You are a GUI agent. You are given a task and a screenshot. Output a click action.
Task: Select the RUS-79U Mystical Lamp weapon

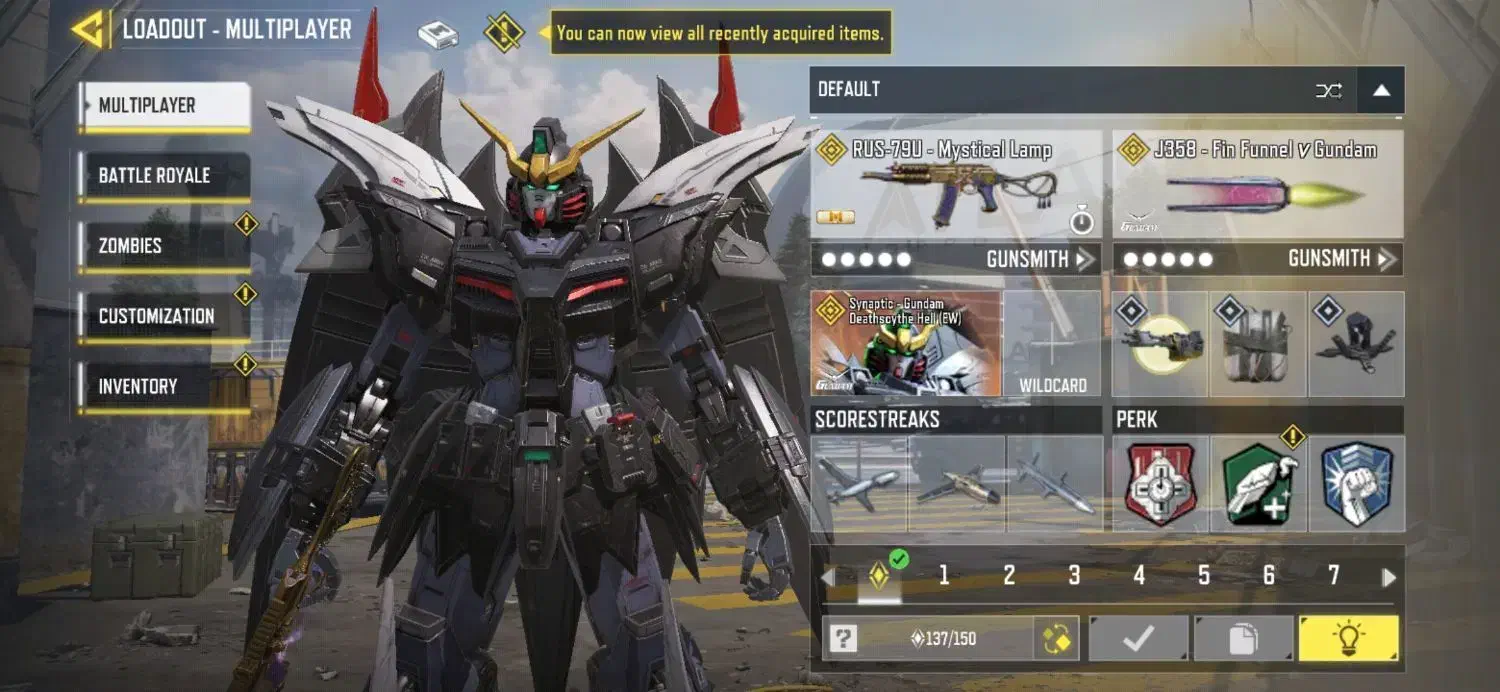[x=955, y=185]
